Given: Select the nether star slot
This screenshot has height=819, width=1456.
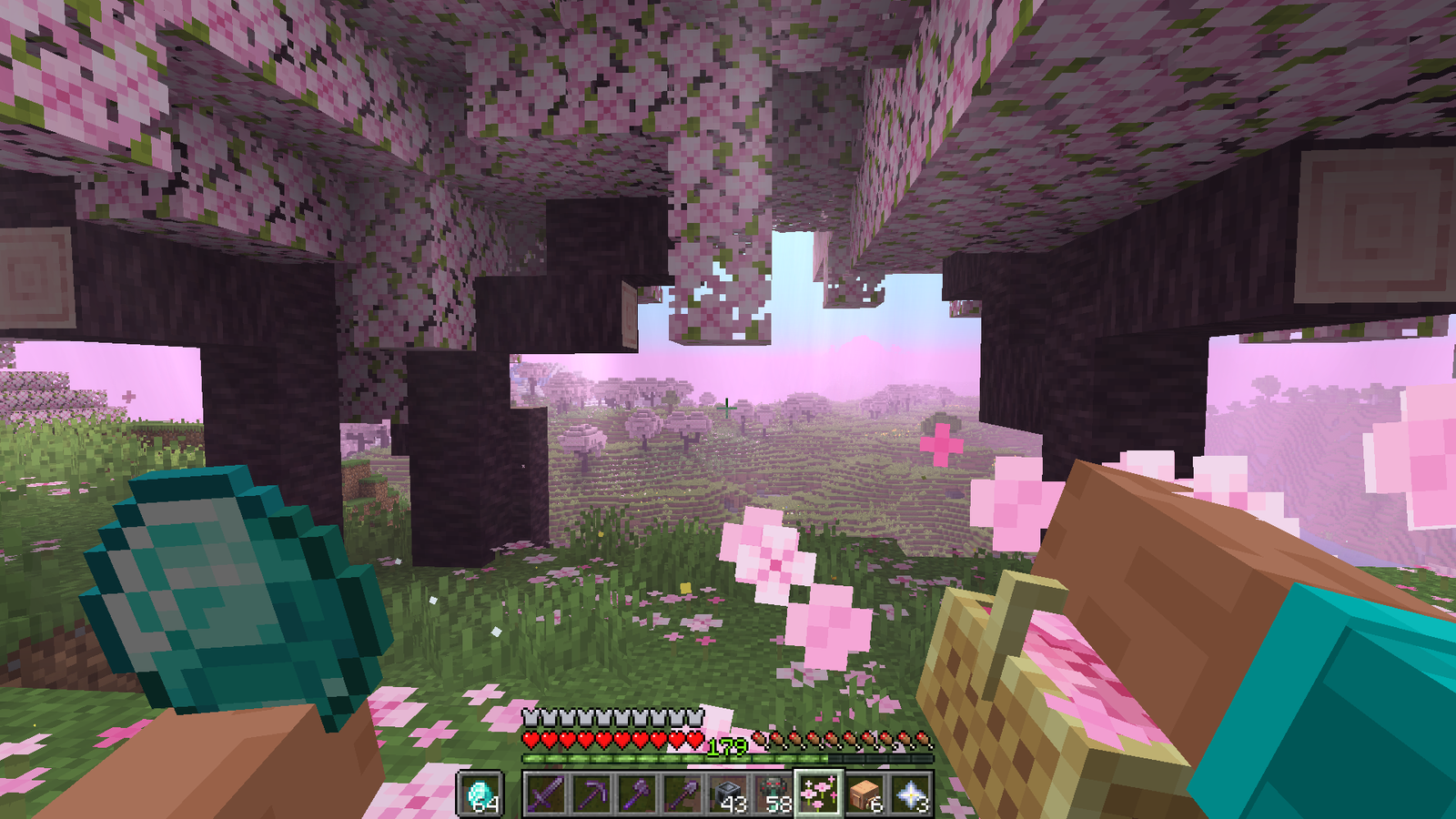Looking at the screenshot, I should click(910, 794).
